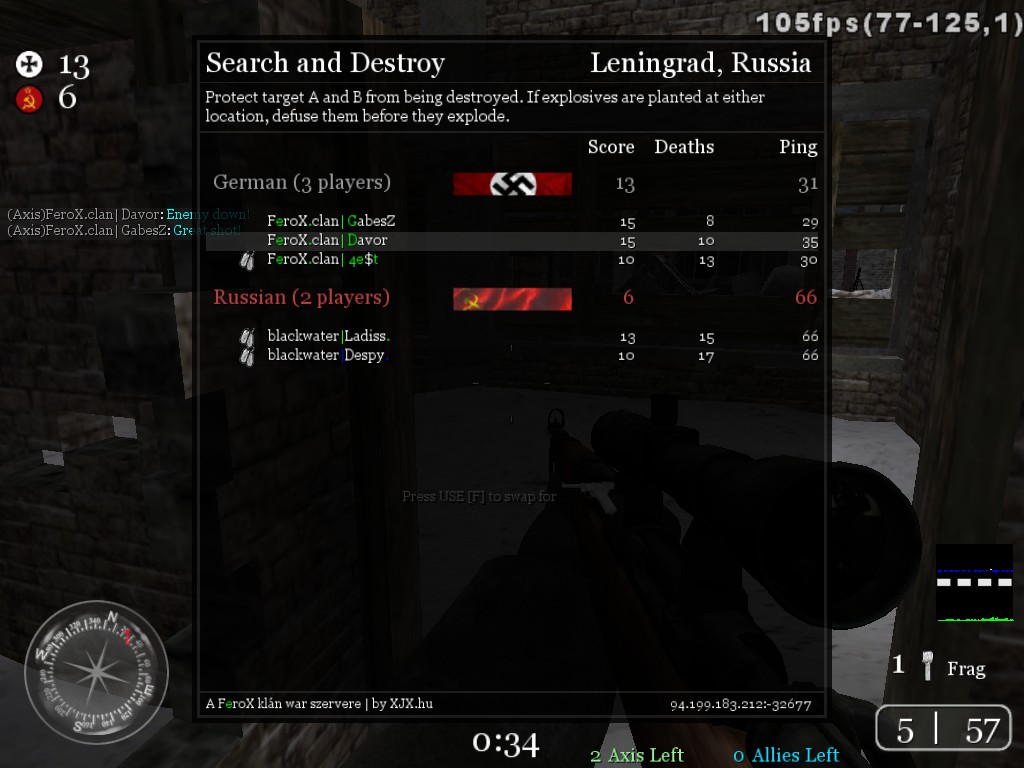Click the German team header row
1024x768 pixels.
coord(512,183)
